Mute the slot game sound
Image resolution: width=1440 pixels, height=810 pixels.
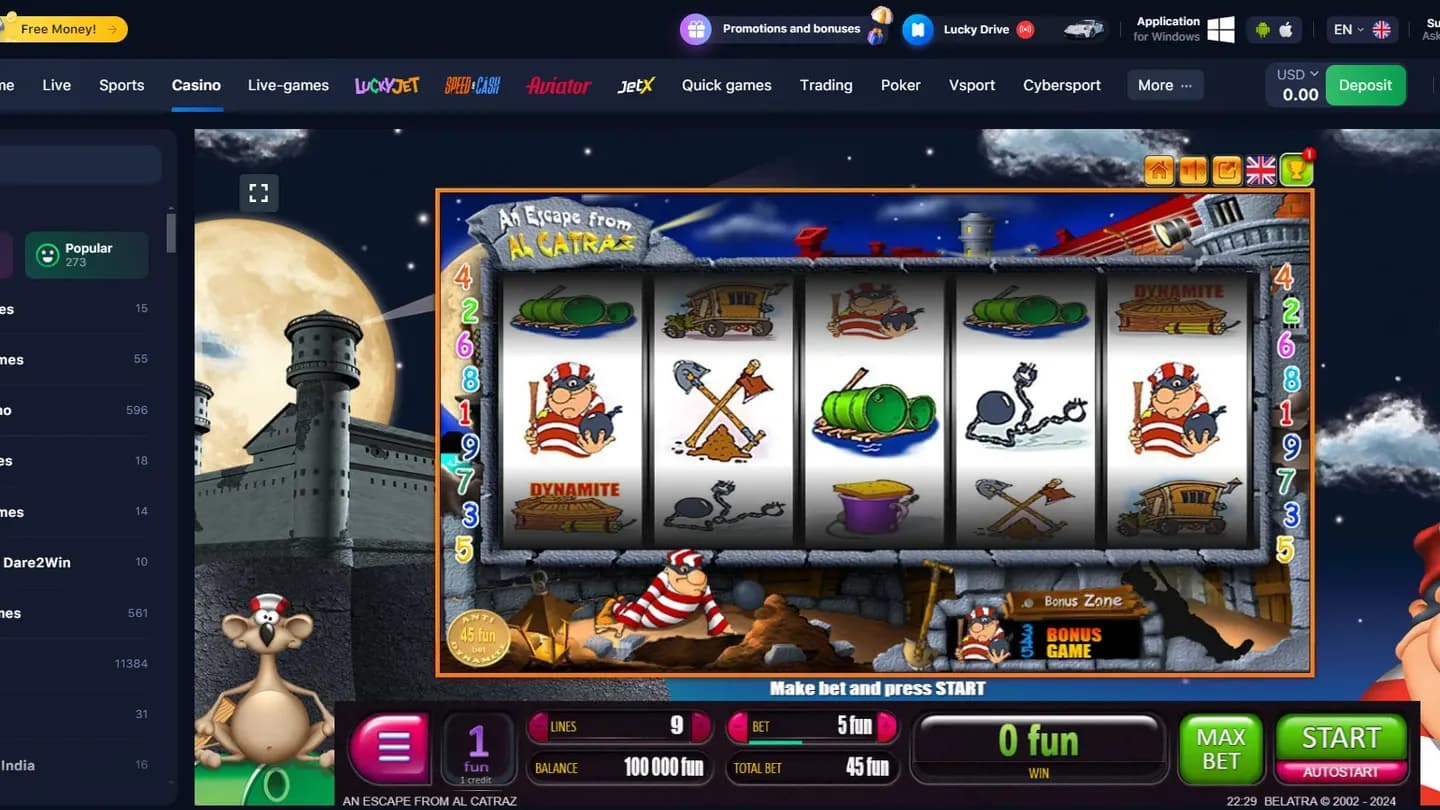coord(1192,170)
